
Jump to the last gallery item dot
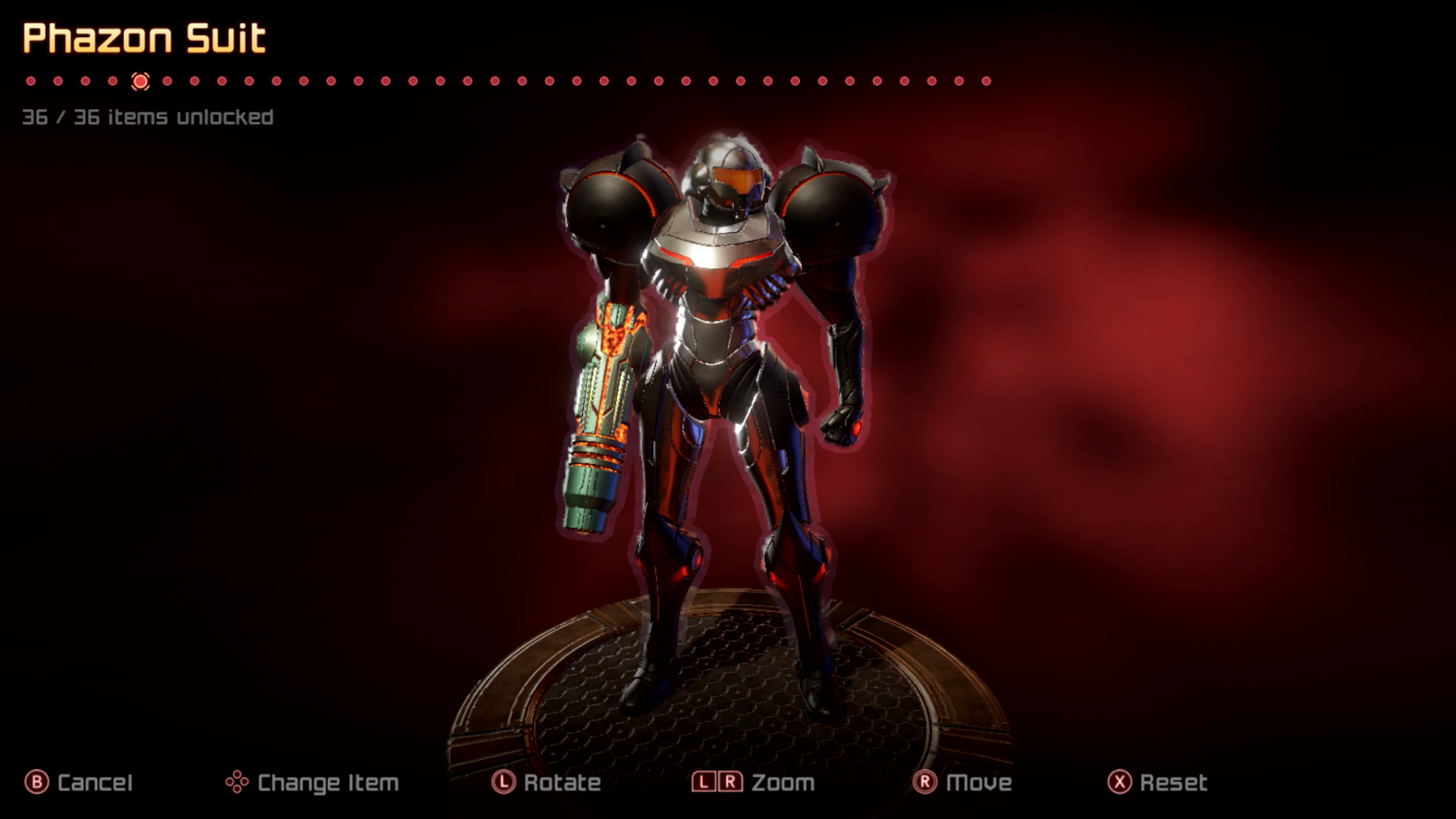pyautogui.click(x=986, y=81)
